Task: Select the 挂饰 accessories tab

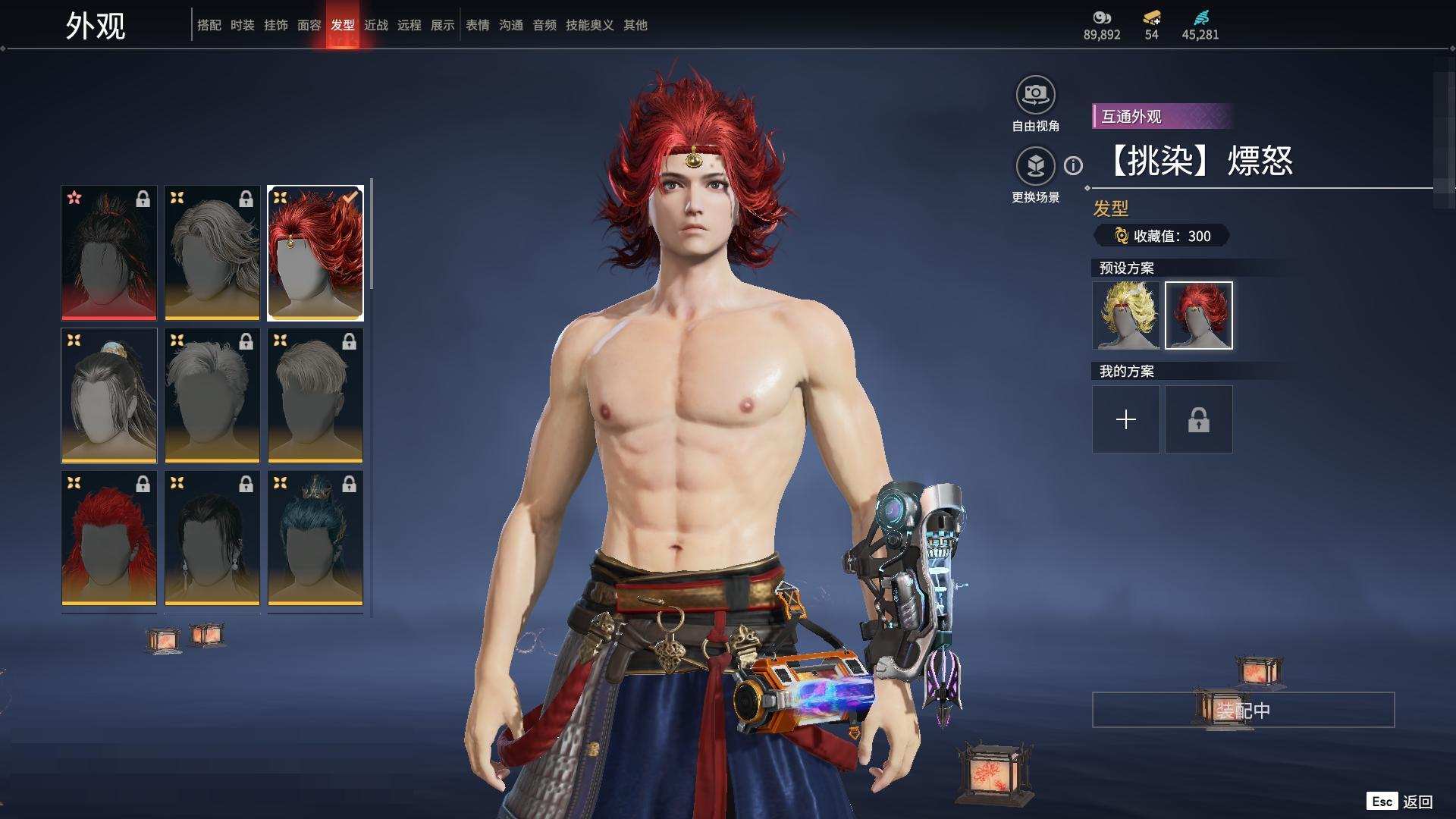Action: point(275,25)
